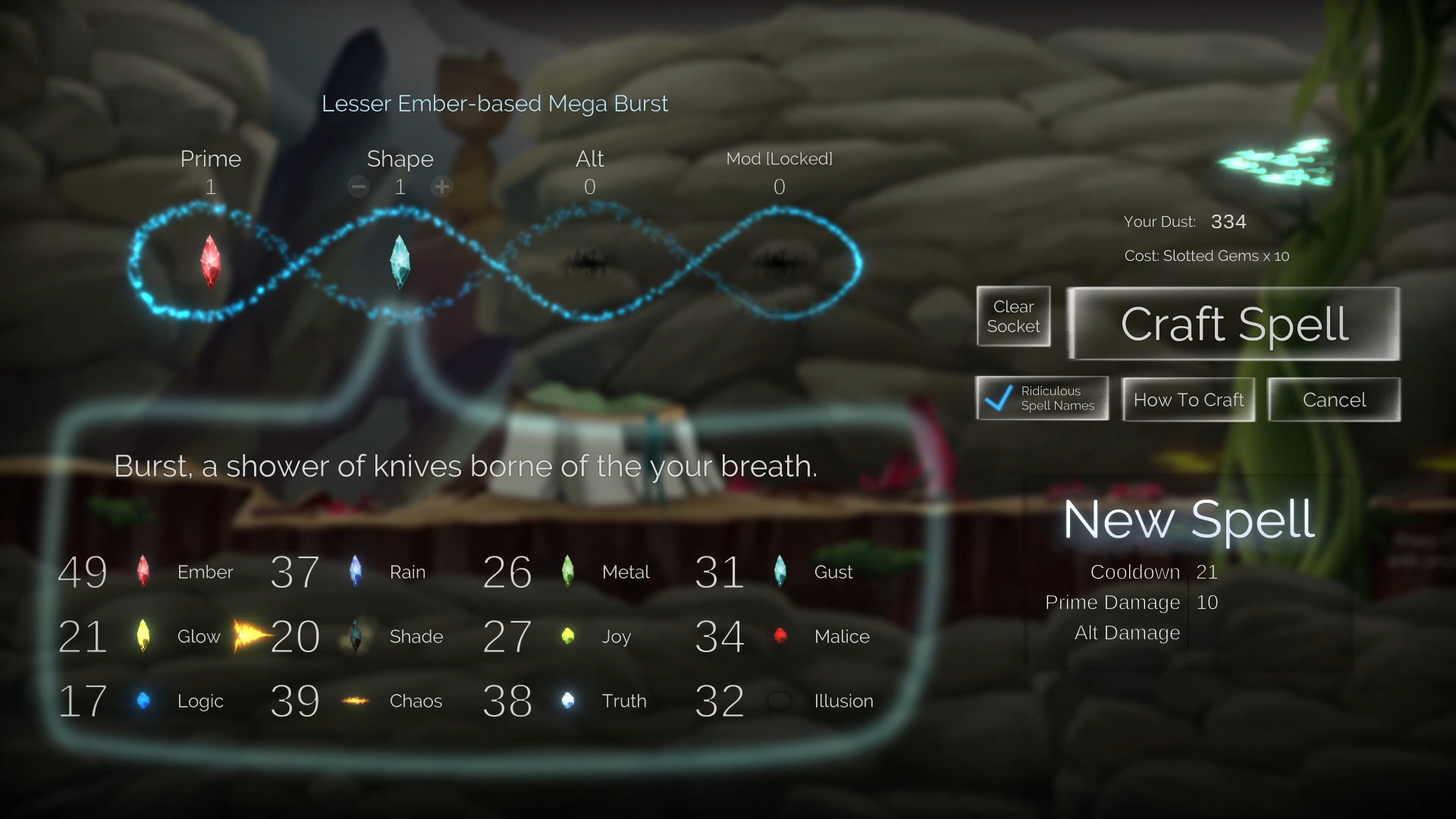Choose the Gust gem

pos(781,572)
